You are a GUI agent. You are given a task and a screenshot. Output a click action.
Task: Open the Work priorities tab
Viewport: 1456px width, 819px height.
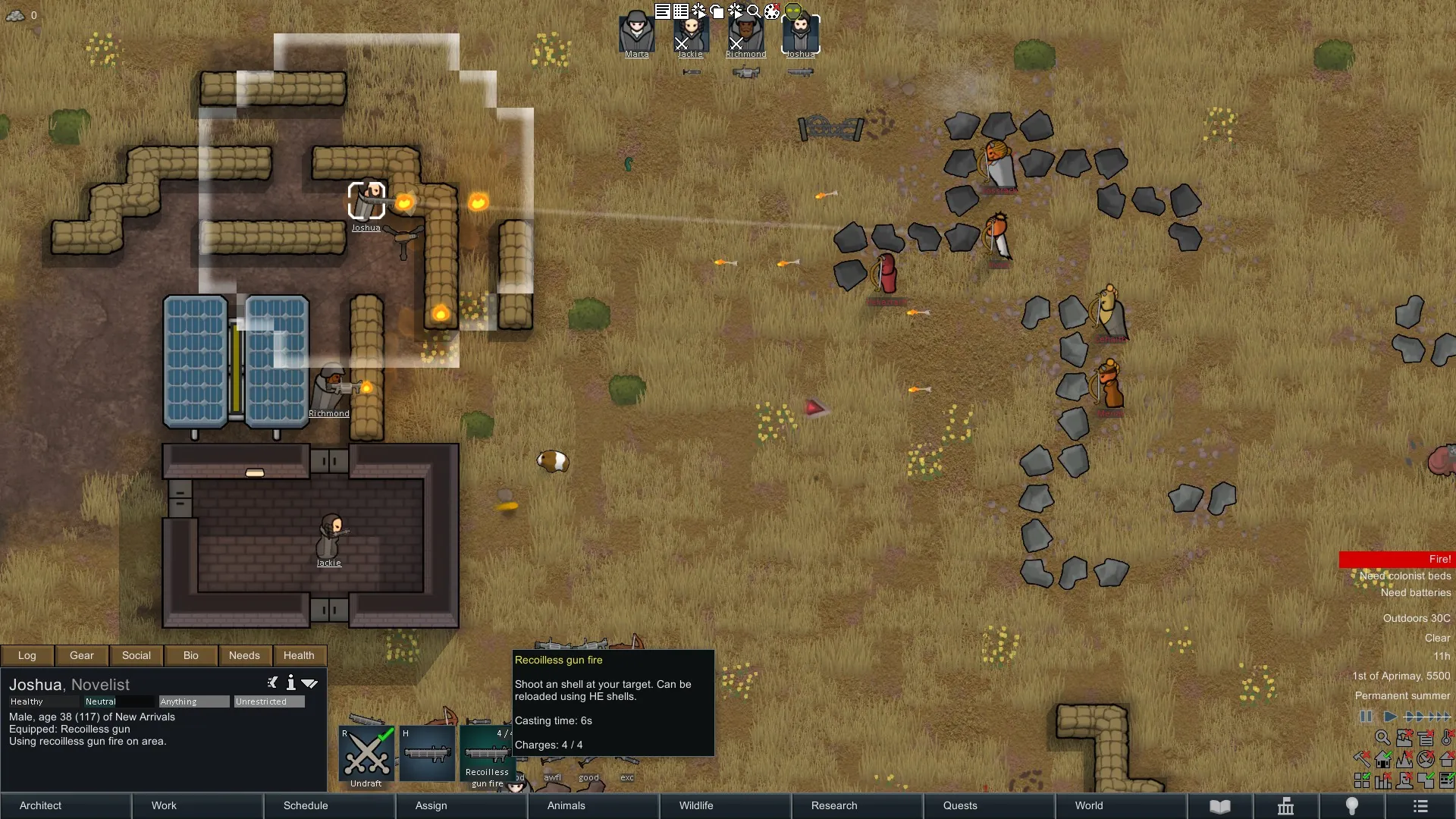164,805
